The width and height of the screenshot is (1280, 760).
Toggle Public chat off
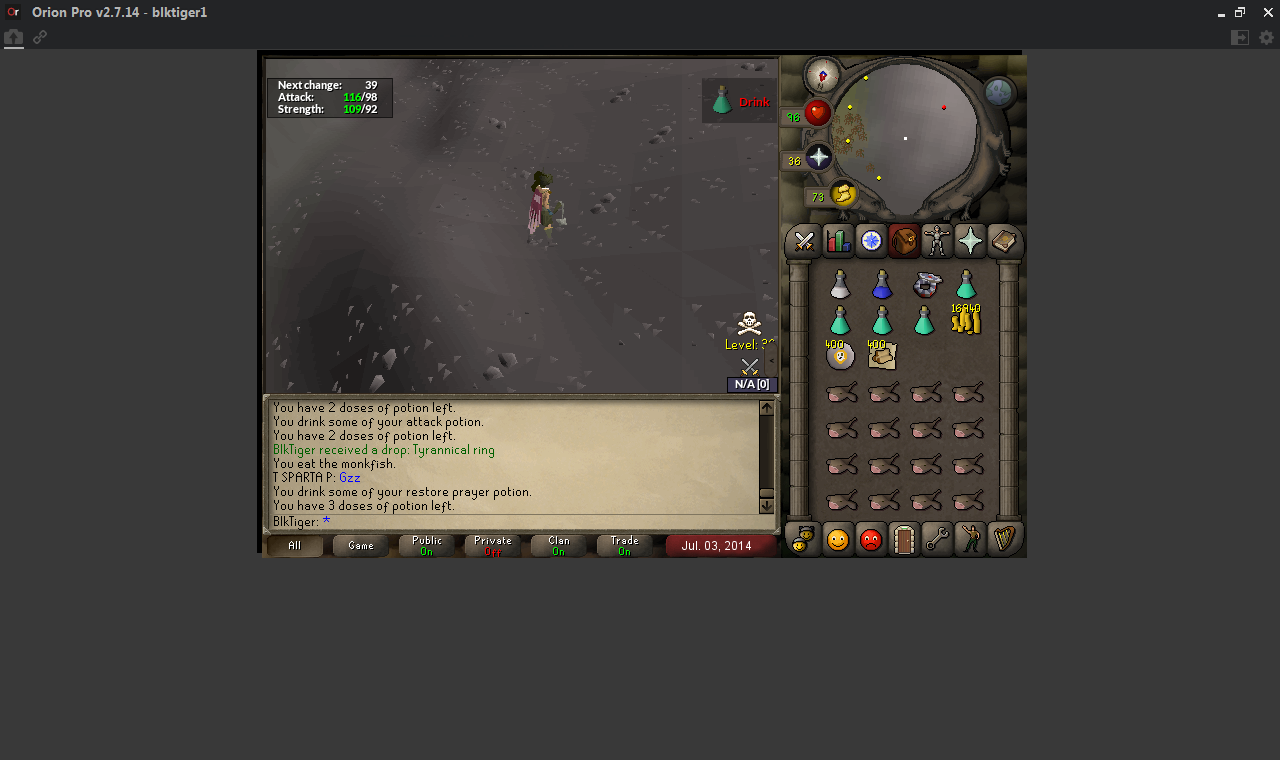[426, 545]
